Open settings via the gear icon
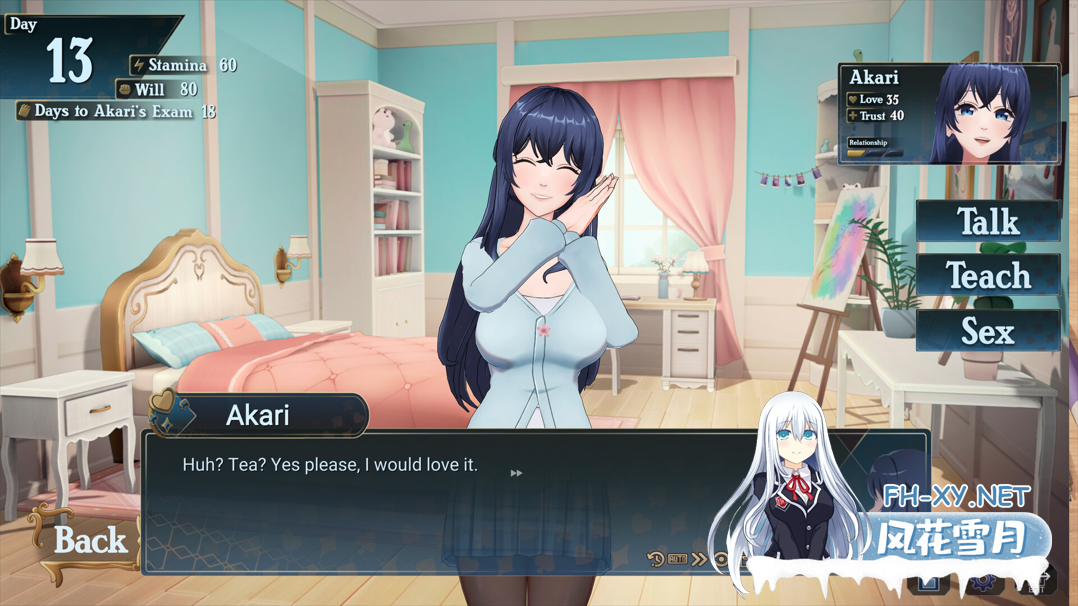This screenshot has width=1078, height=606. tap(984, 582)
